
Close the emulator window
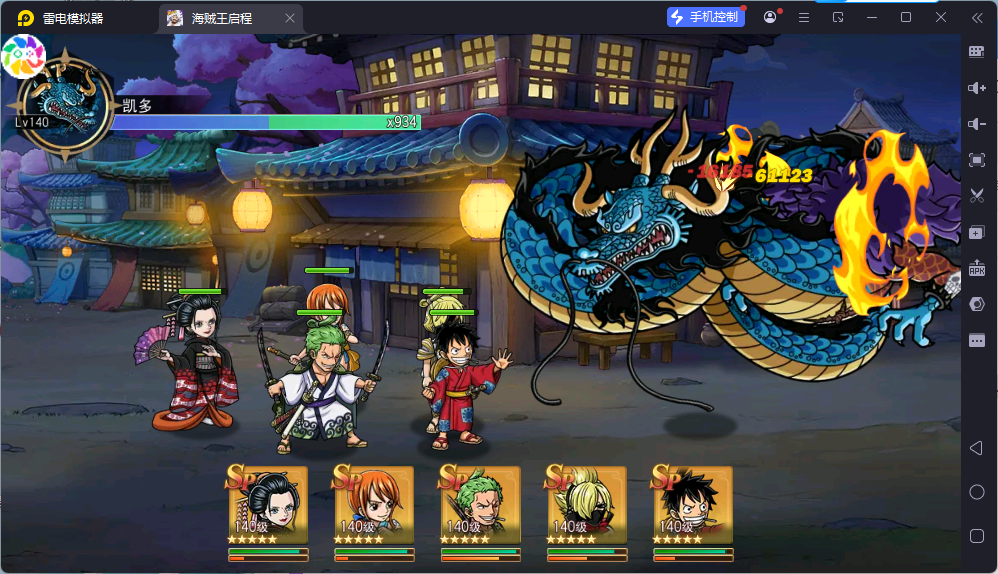click(941, 17)
